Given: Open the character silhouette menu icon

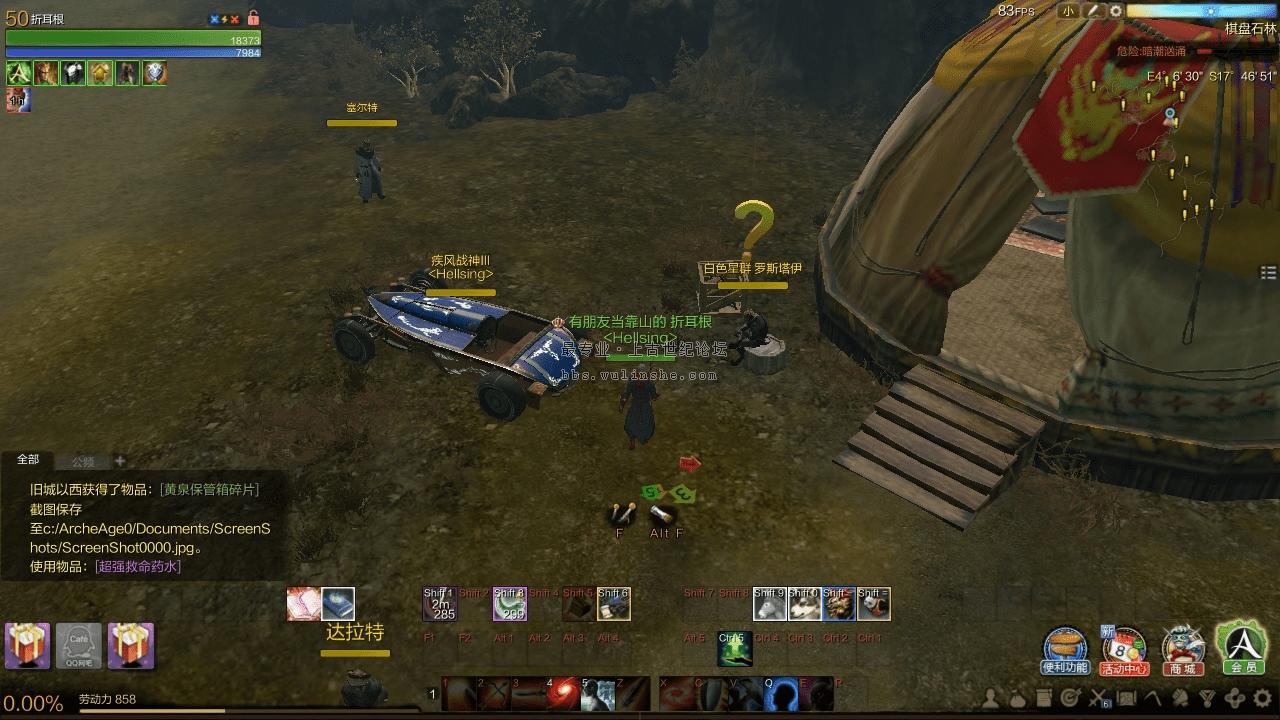Looking at the screenshot, I should (991, 697).
